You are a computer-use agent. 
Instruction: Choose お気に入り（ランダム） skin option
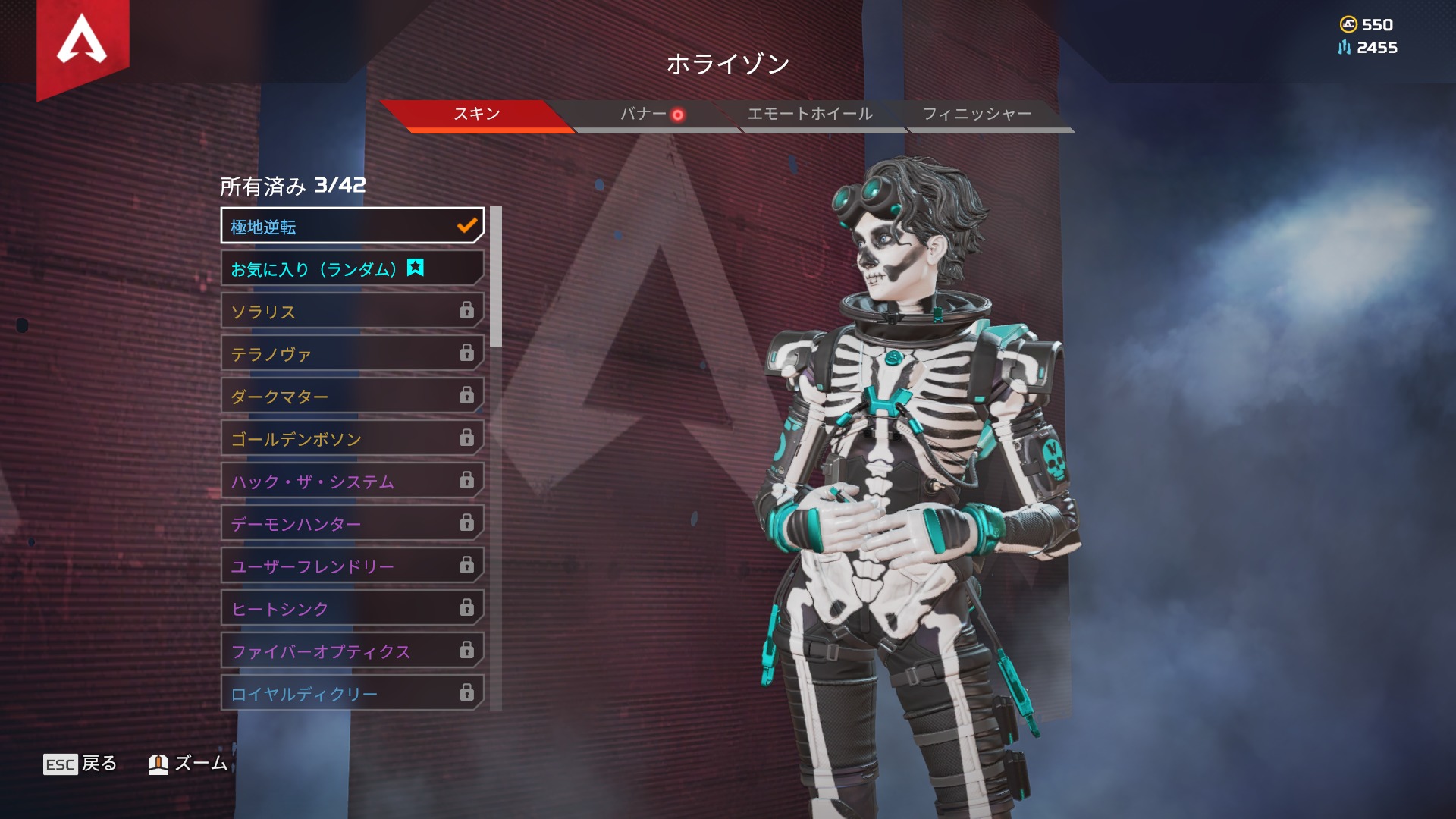[352, 268]
